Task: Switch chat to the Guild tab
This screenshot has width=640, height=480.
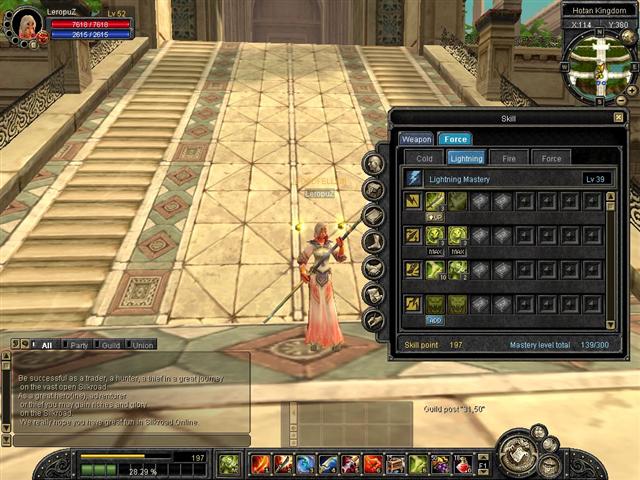Action: click(x=110, y=345)
